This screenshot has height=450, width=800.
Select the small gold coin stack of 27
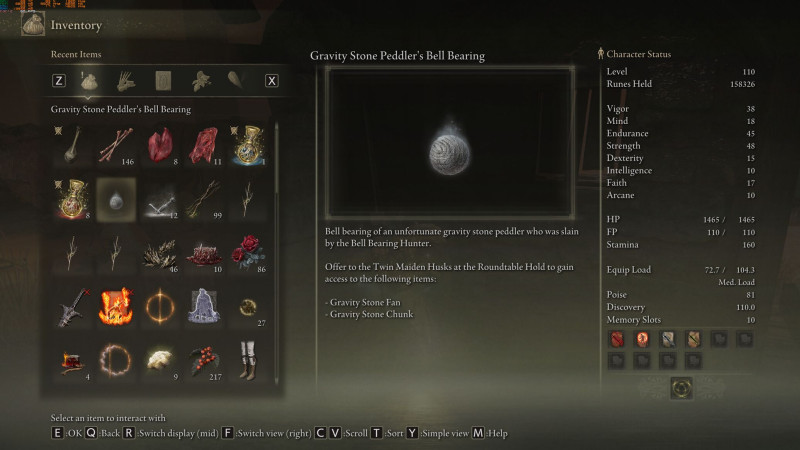tap(250, 305)
